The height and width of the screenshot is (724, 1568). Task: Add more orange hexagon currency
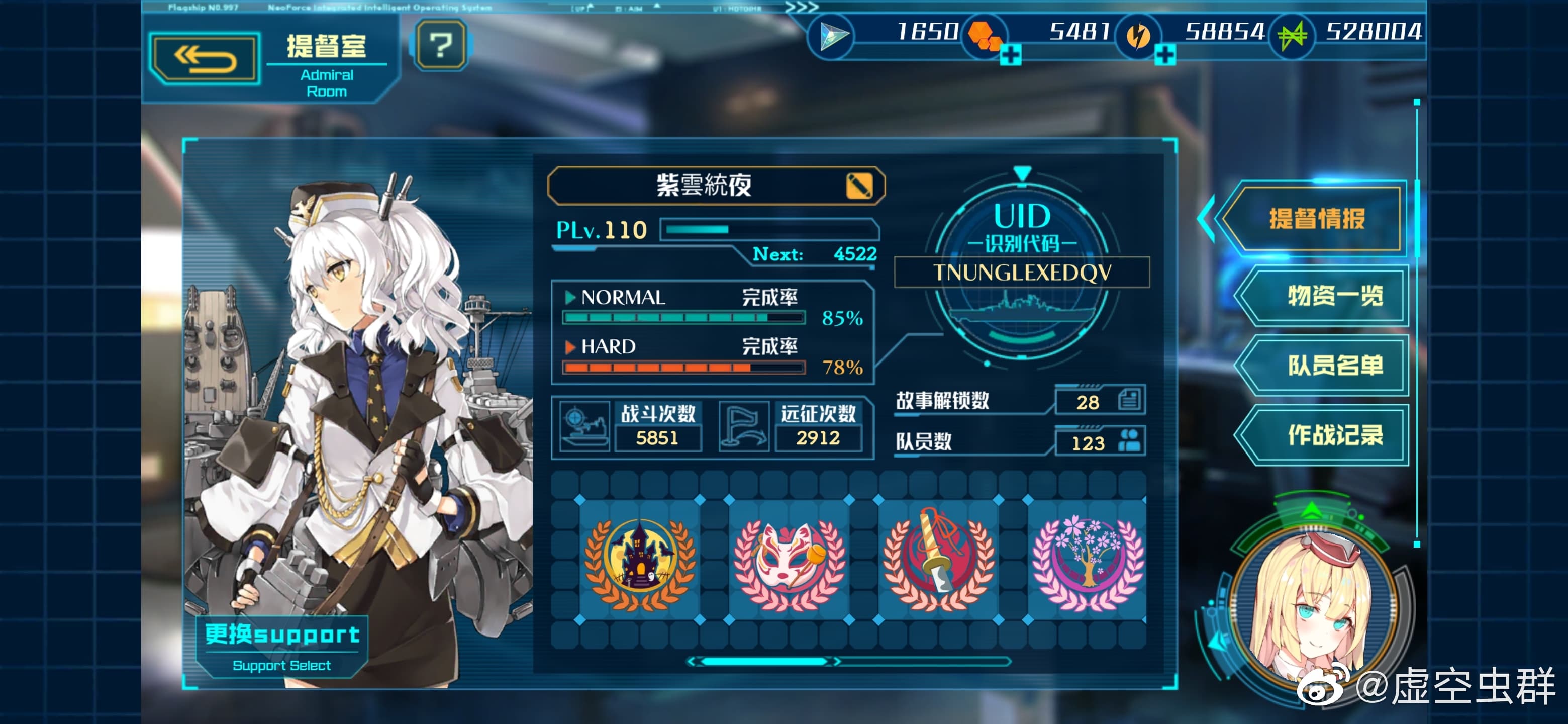1011,55
